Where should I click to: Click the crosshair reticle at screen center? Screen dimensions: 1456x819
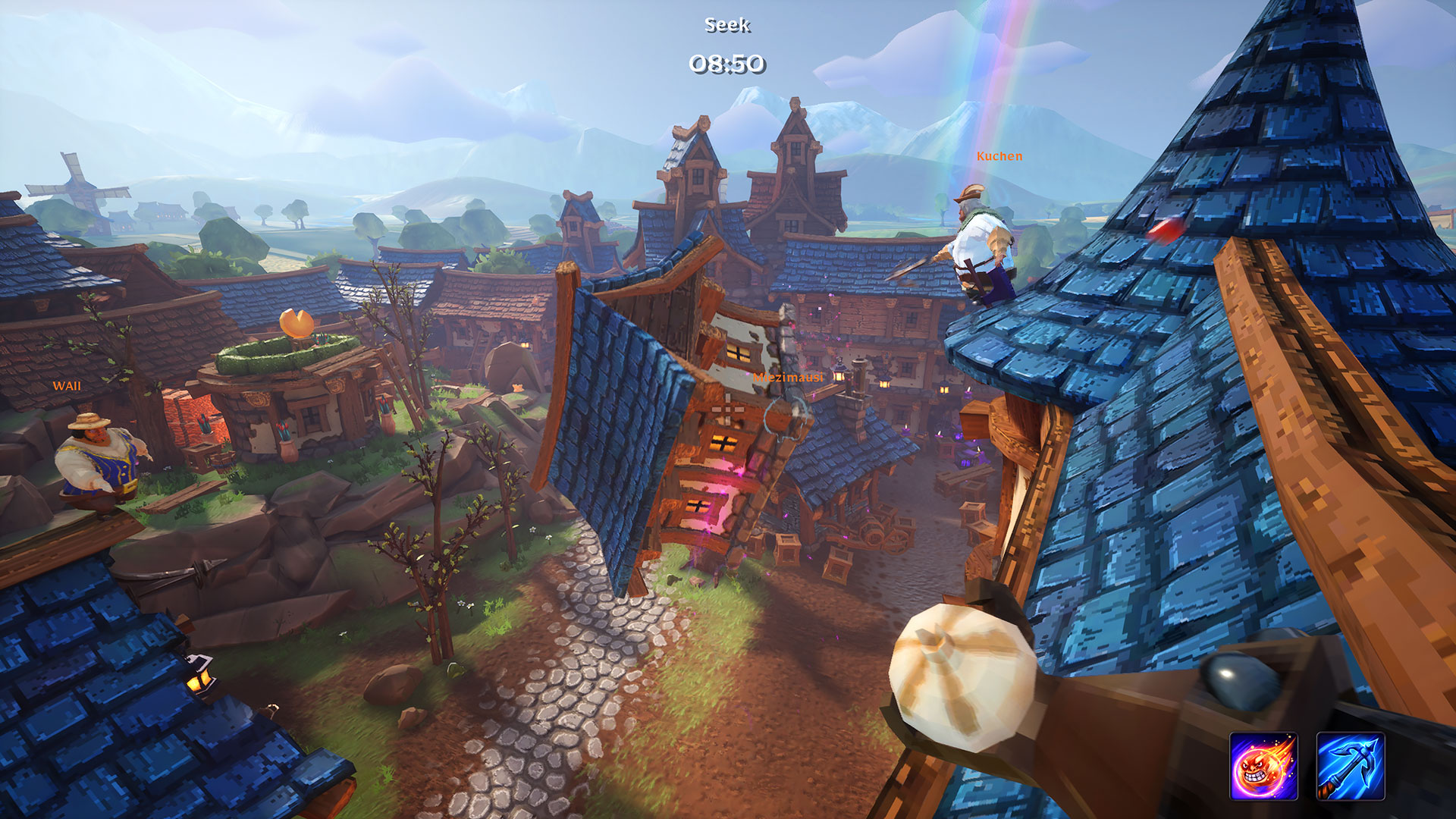click(728, 409)
